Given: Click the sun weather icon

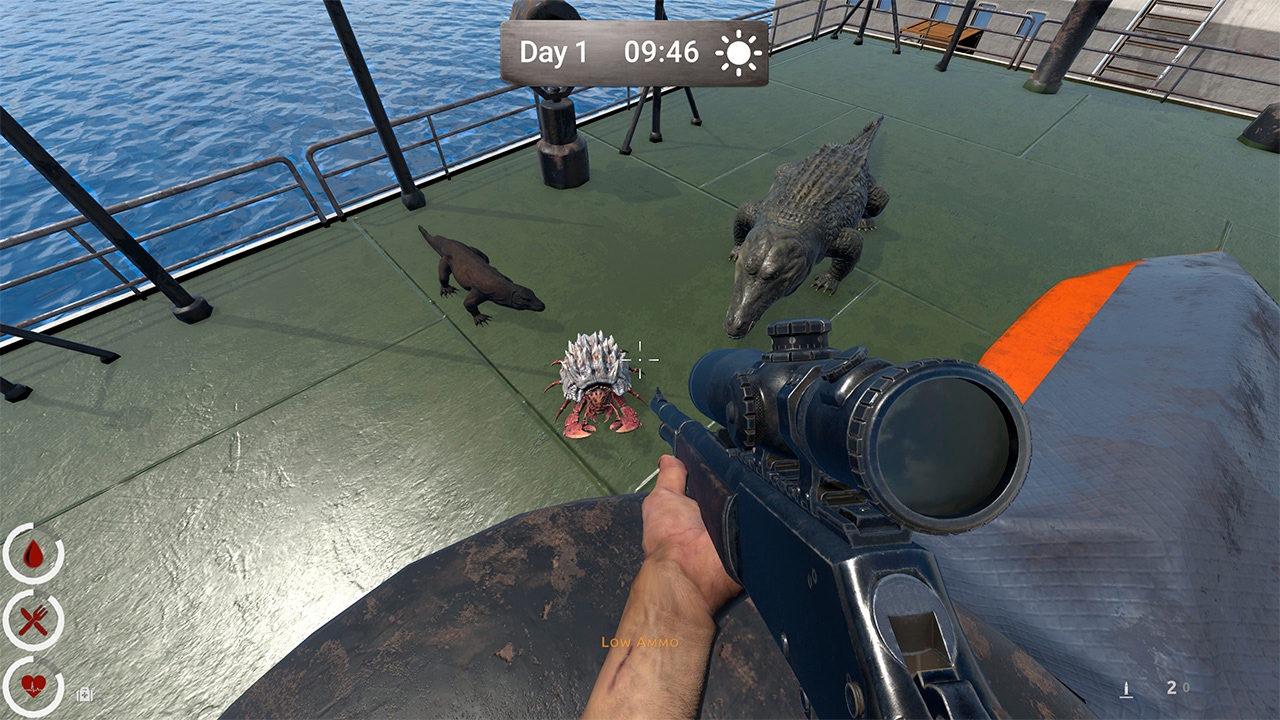Looking at the screenshot, I should 738,54.
